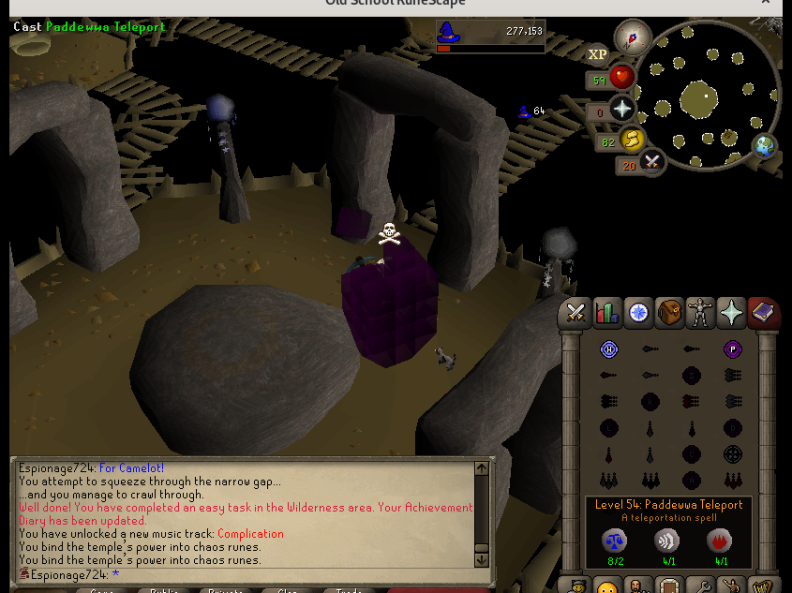Screen dimensions: 792x593
Task: Click the Hitpoints heart orb
Action: pos(622,78)
